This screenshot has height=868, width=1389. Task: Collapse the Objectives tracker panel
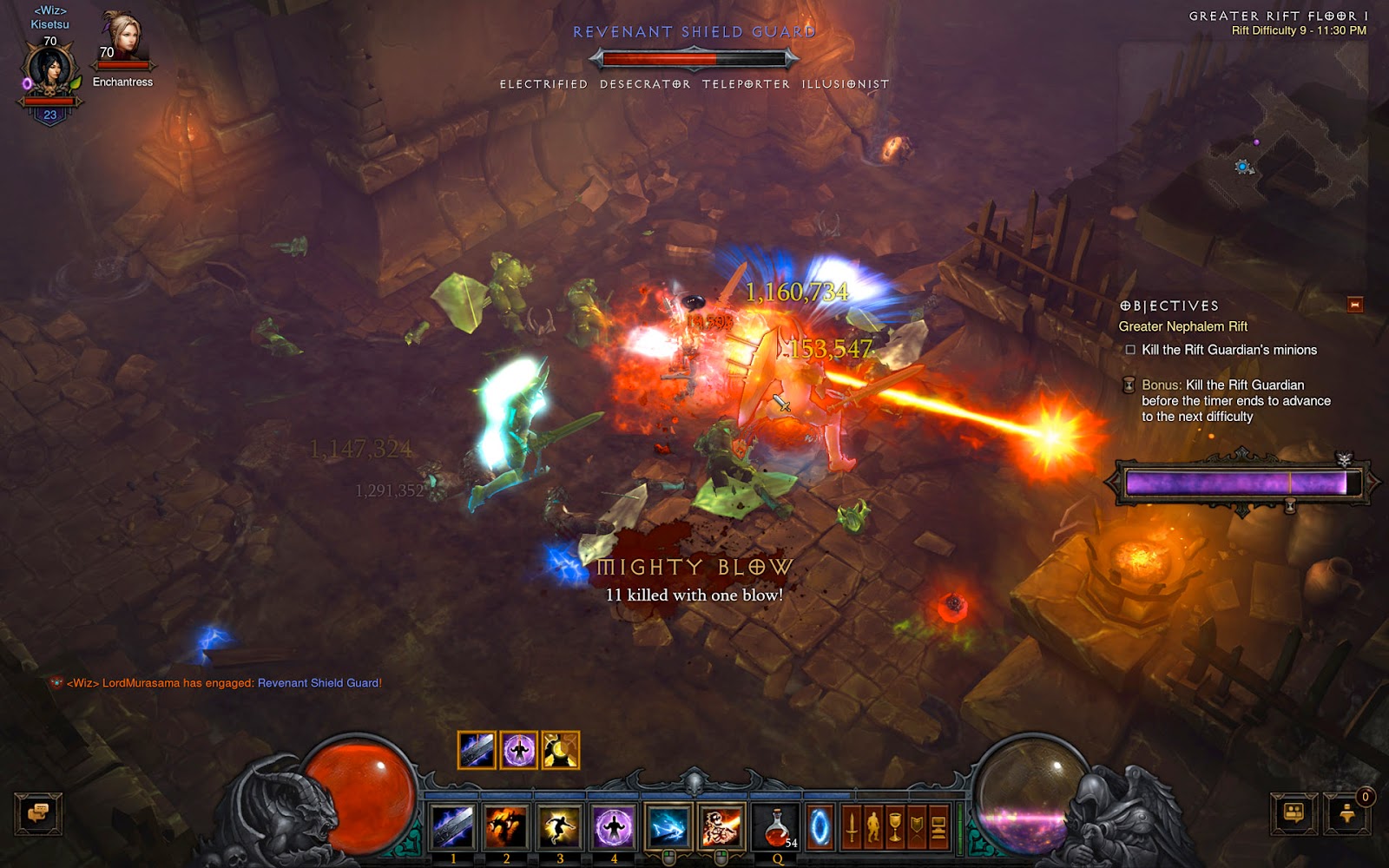pyautogui.click(x=1354, y=305)
